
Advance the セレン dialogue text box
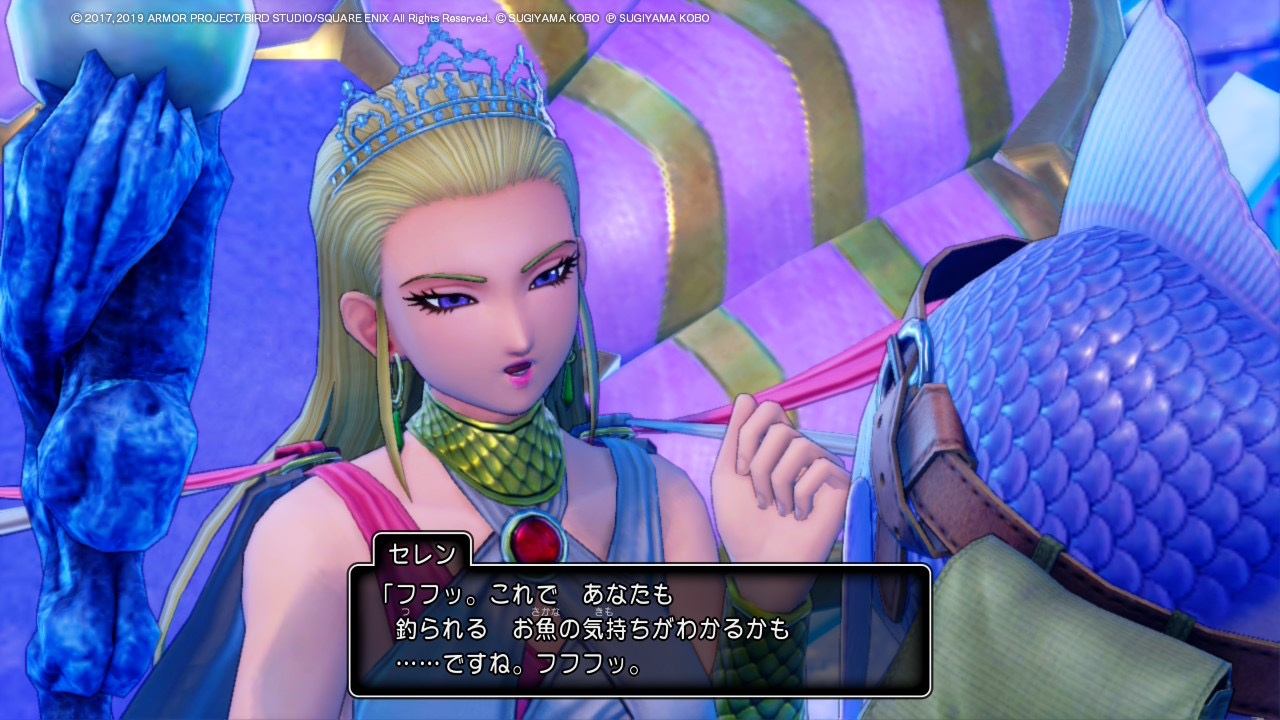pos(640,630)
